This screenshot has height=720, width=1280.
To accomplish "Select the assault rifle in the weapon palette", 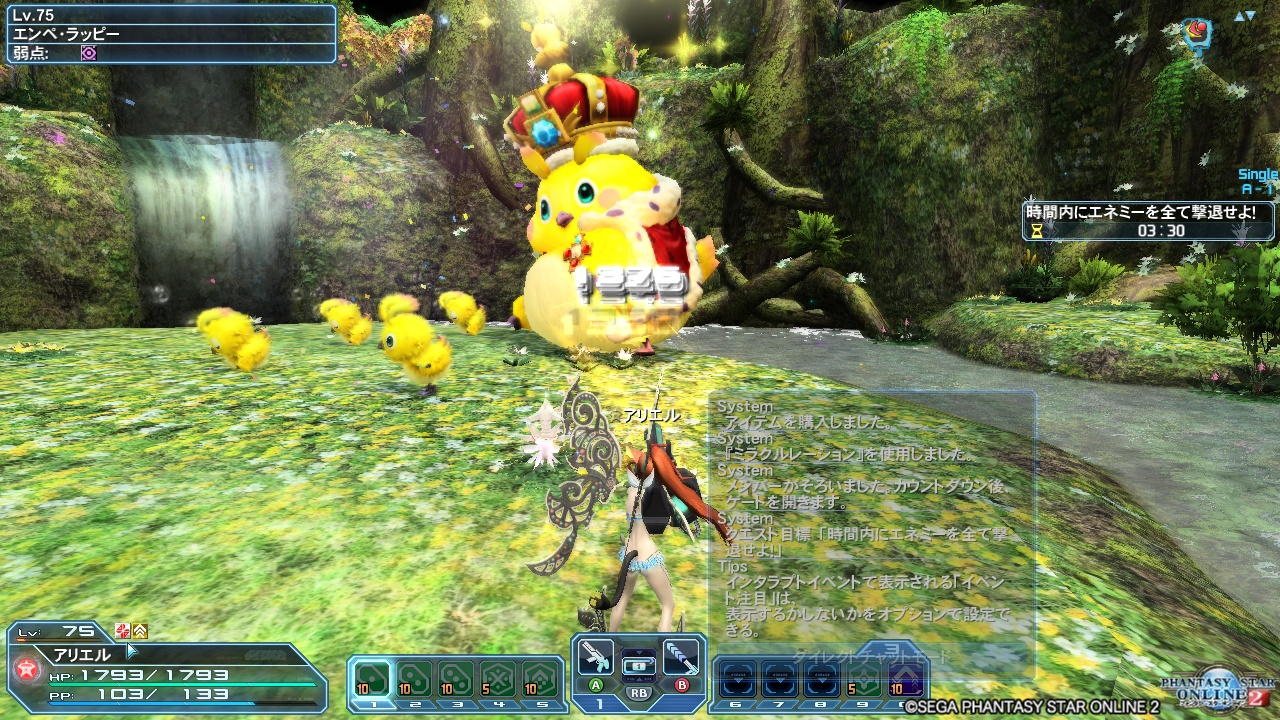I will 596,659.
